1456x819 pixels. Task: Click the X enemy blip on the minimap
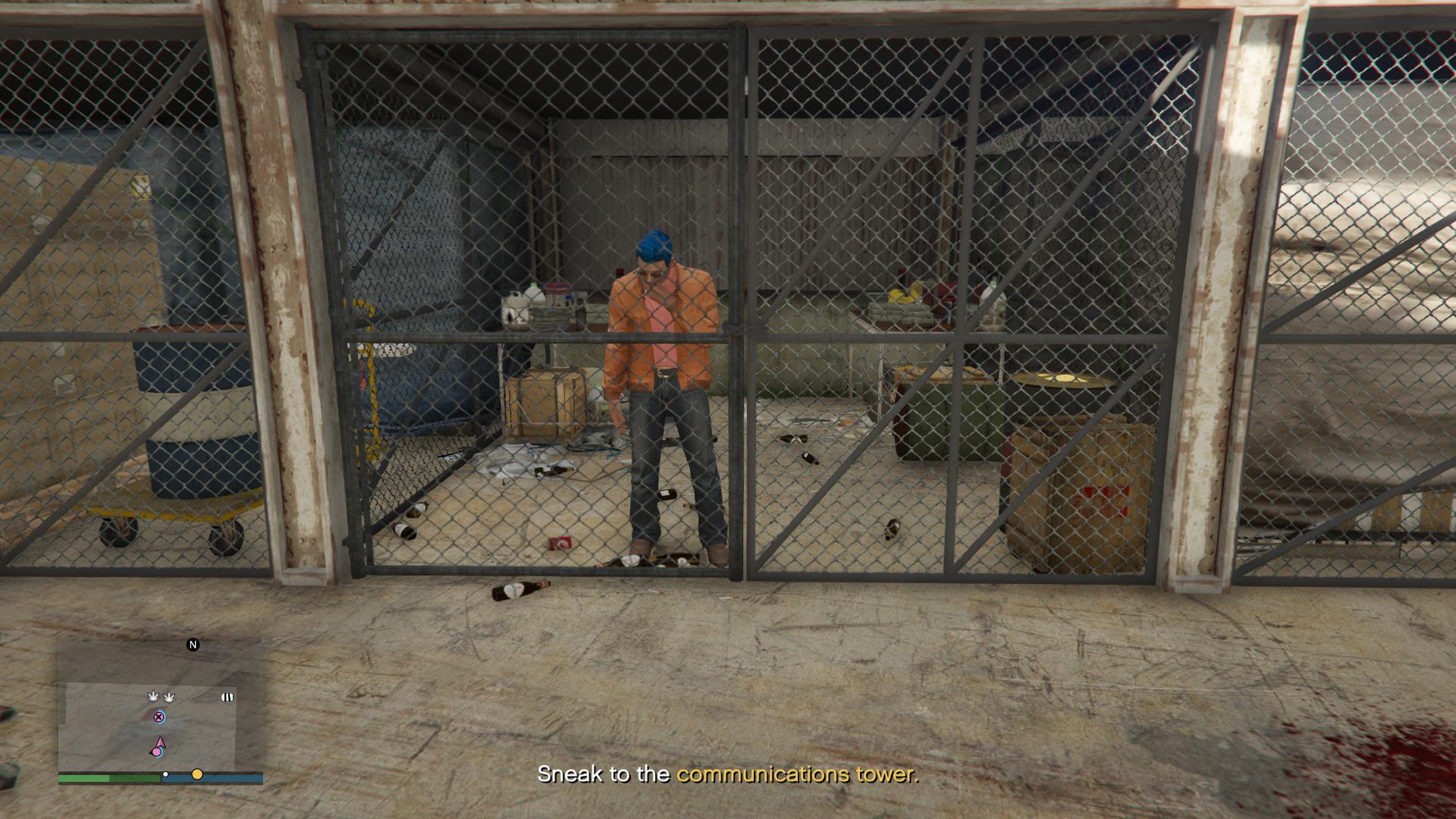coord(158,717)
